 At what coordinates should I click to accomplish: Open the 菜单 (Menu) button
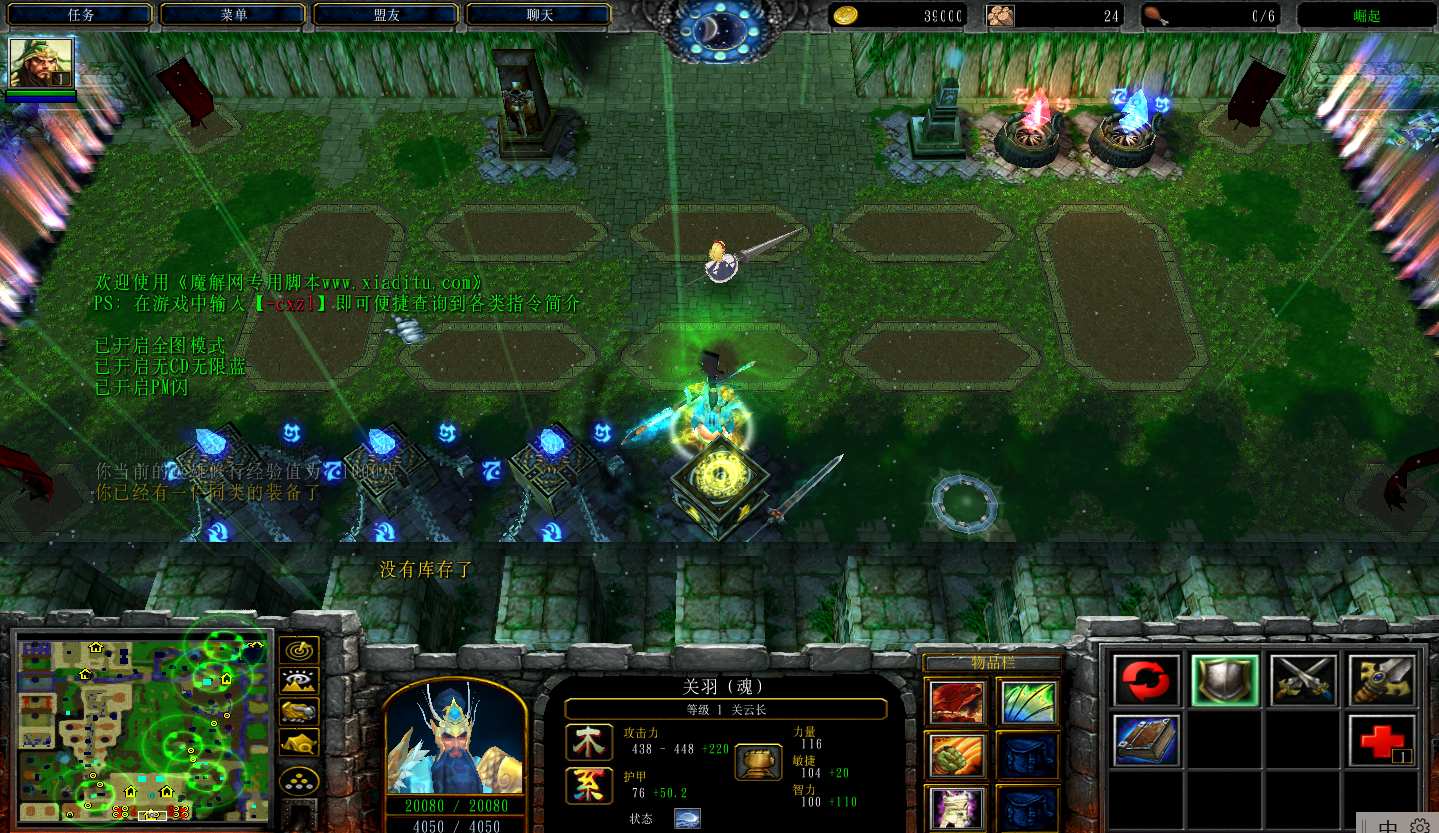pos(233,15)
